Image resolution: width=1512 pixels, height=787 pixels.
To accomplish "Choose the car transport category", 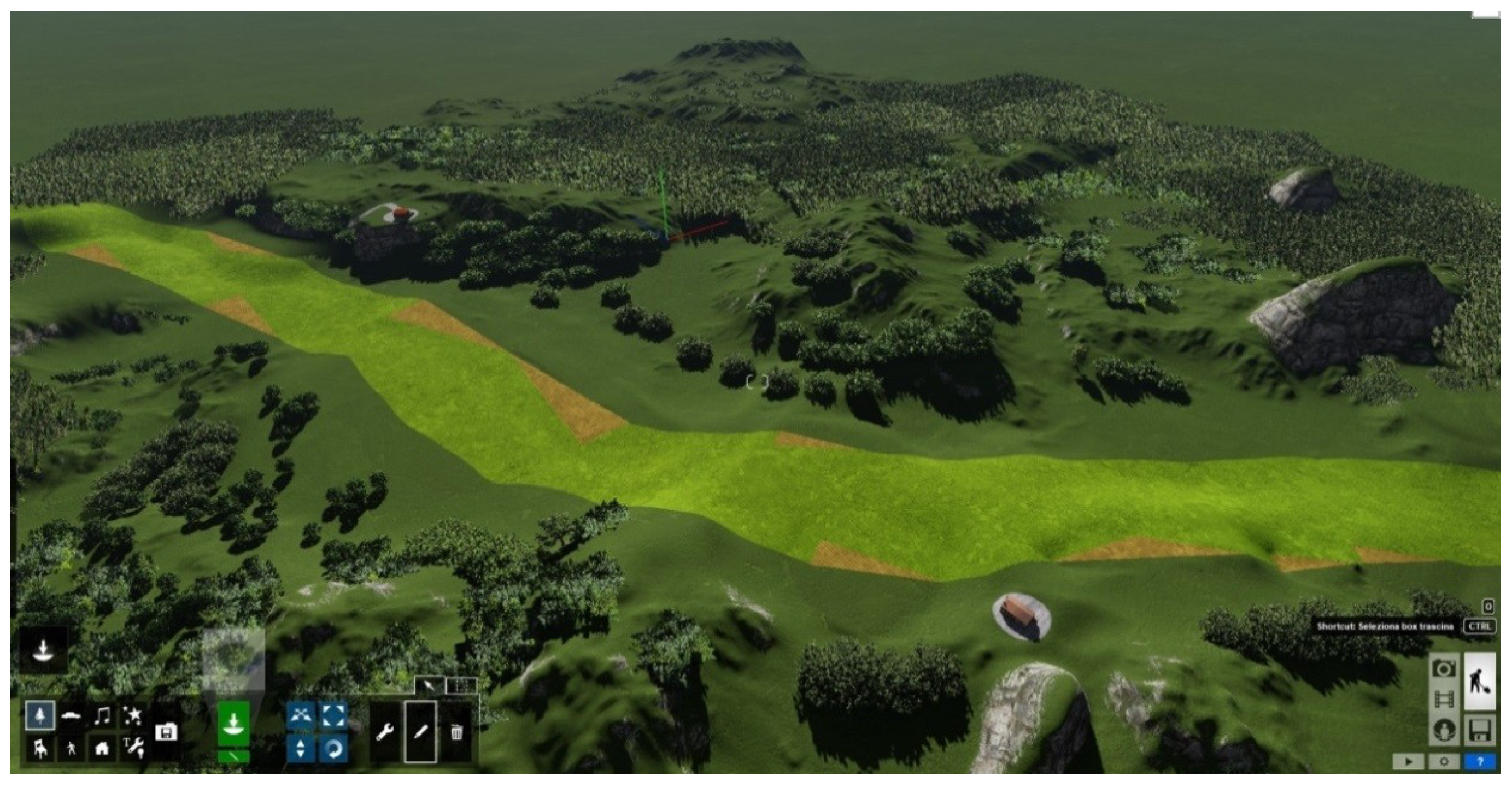I will 71,715.
